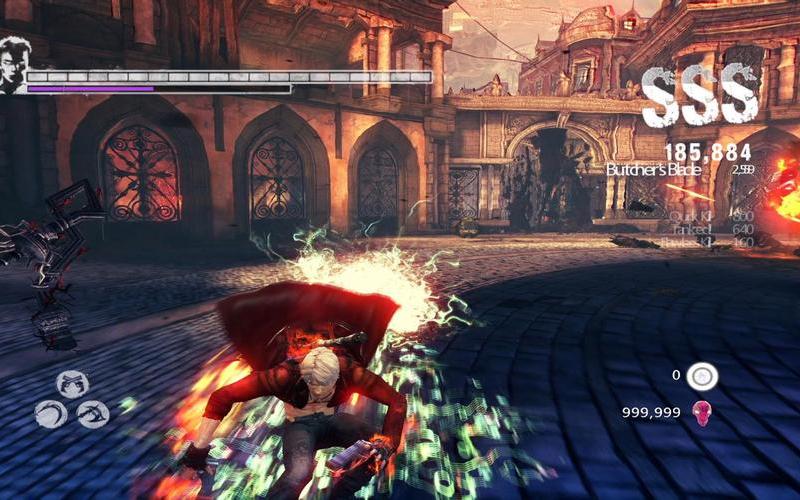Pick the axe blade weapon icon
Image resolution: width=800 pixels, height=500 pixels.
93,413
